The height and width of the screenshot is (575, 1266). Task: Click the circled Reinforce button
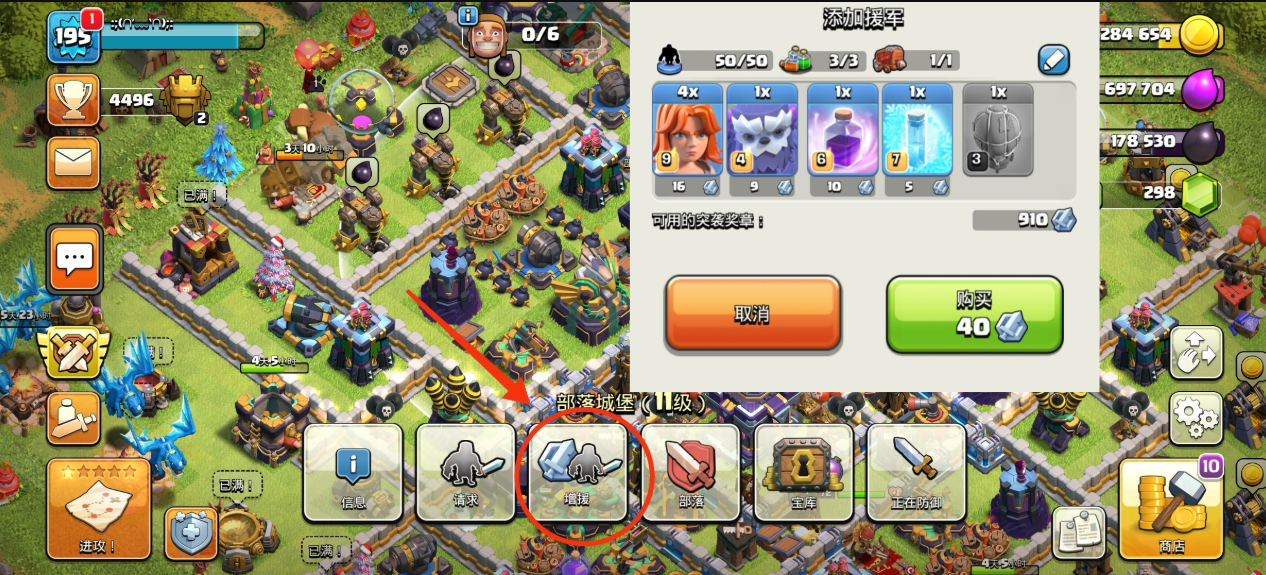pyautogui.click(x=580, y=473)
